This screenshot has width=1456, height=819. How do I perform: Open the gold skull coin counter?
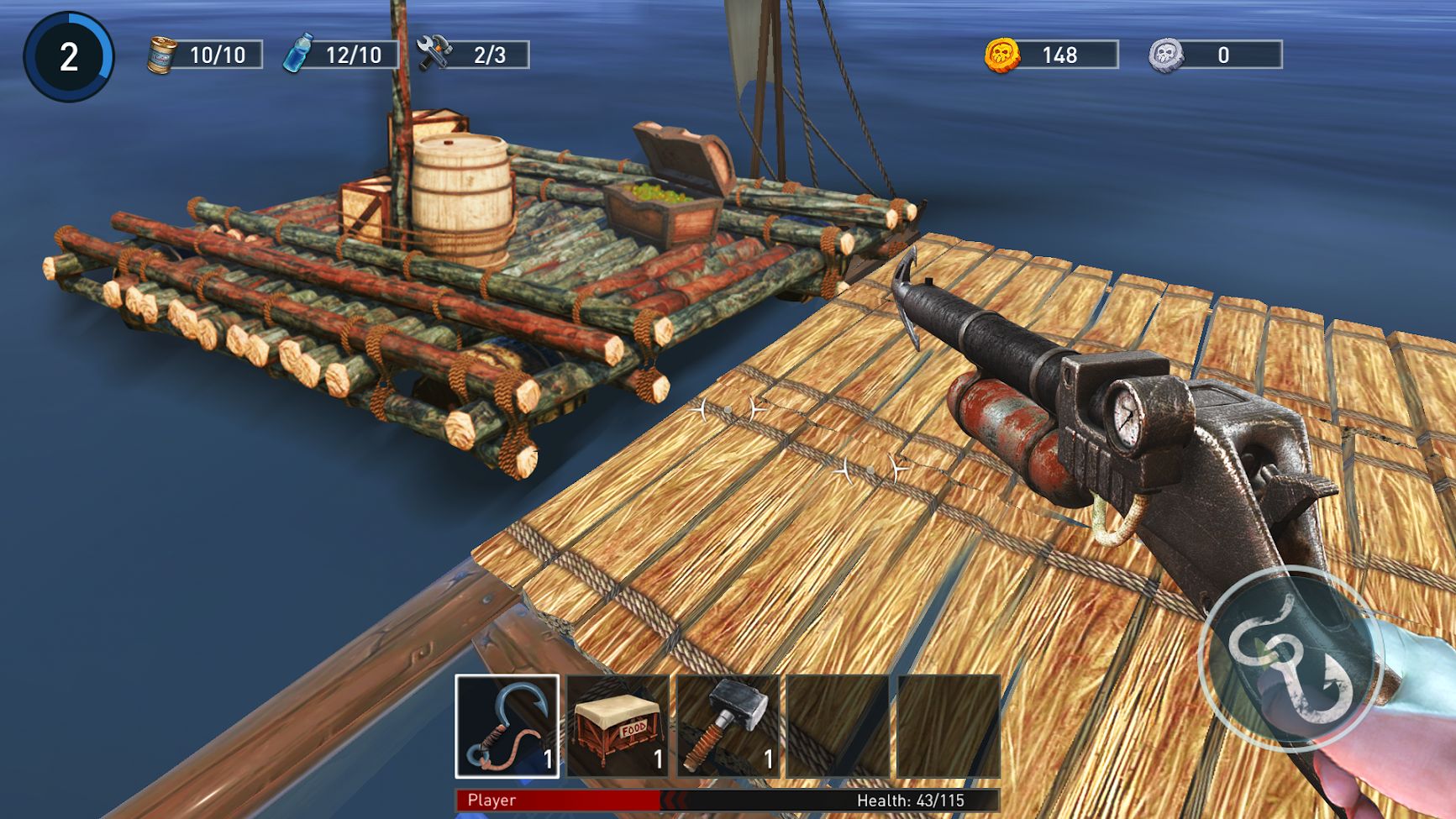click(x=1051, y=55)
